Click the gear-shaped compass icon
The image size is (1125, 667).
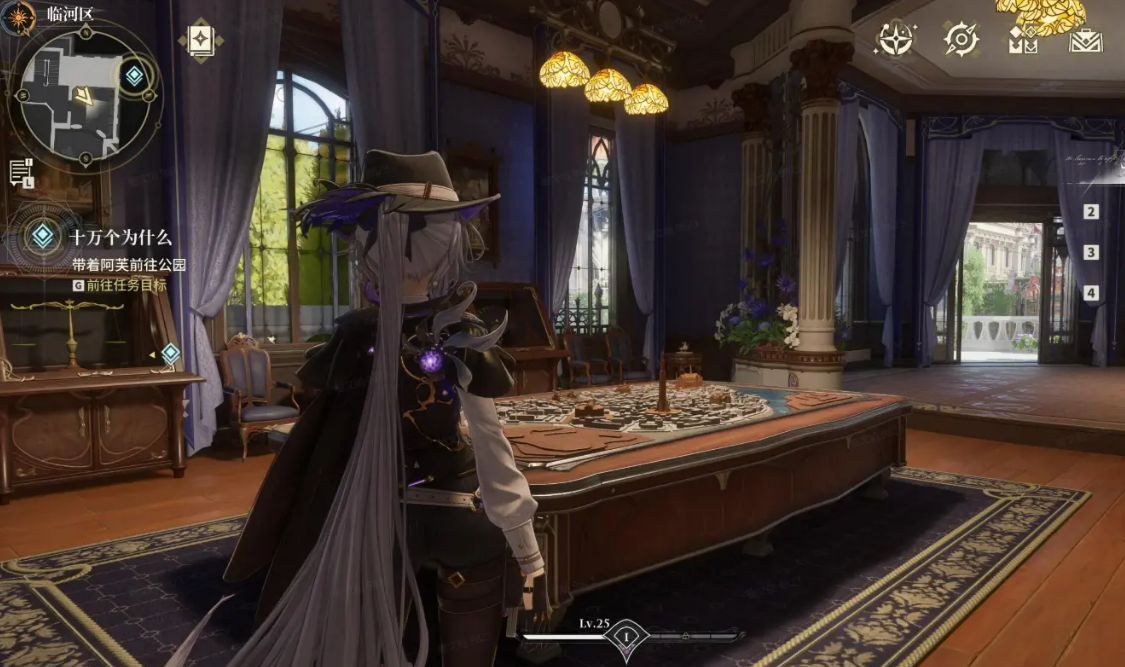(x=960, y=39)
